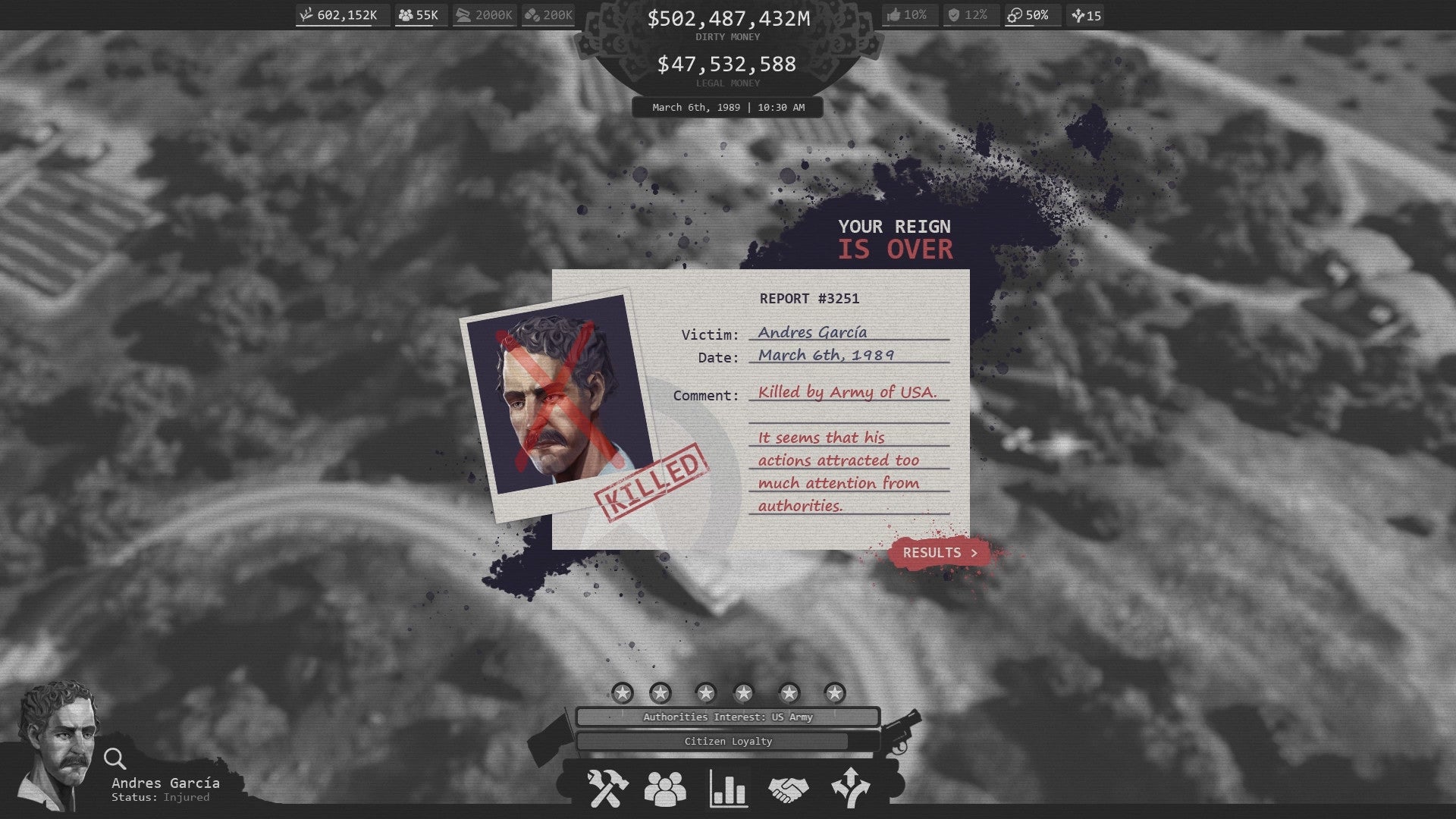Open the crossed hammer and pickaxe menu
Screen dimensions: 1456x819
click(607, 789)
